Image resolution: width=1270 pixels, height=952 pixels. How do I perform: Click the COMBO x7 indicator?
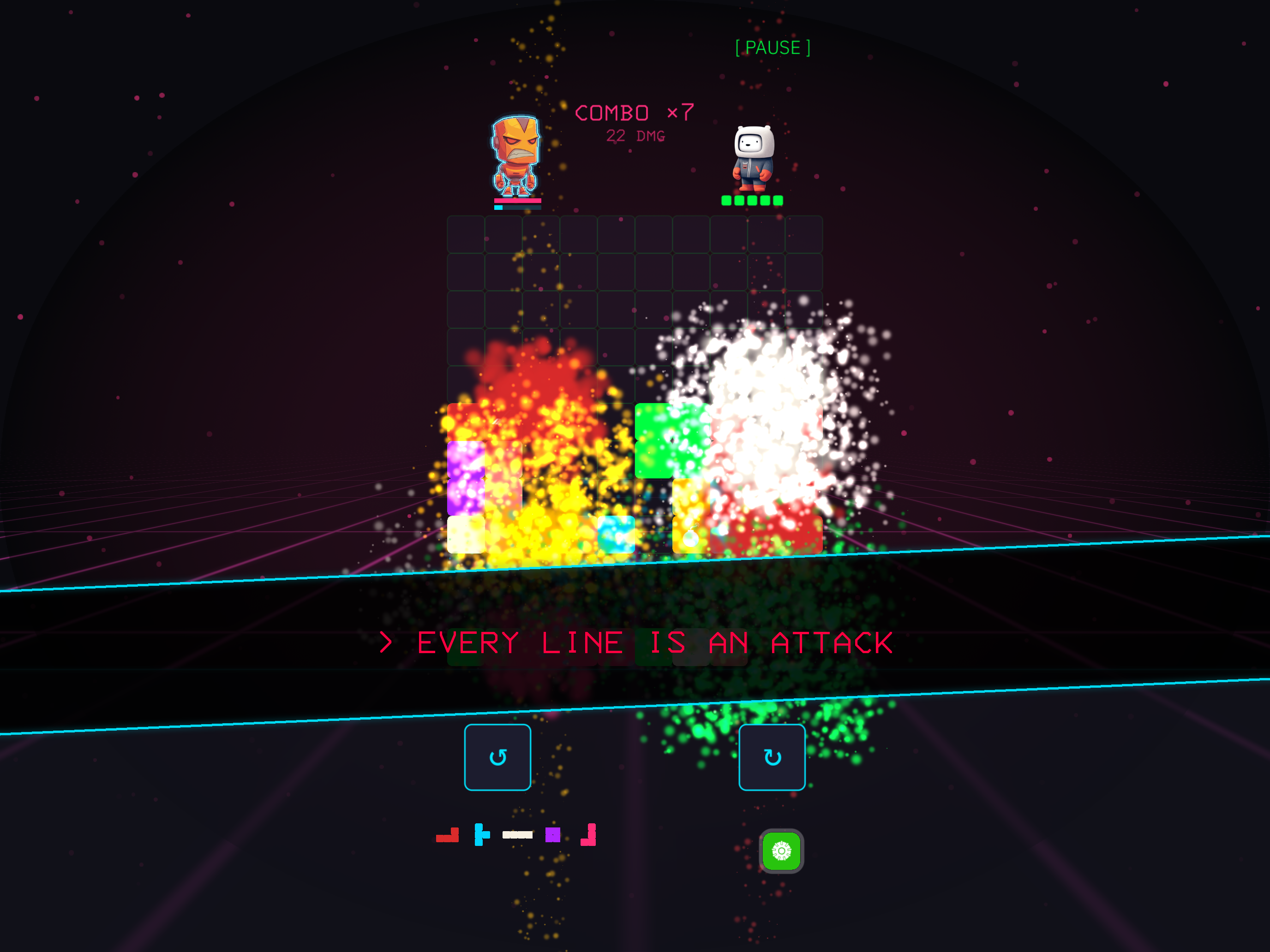(x=634, y=113)
